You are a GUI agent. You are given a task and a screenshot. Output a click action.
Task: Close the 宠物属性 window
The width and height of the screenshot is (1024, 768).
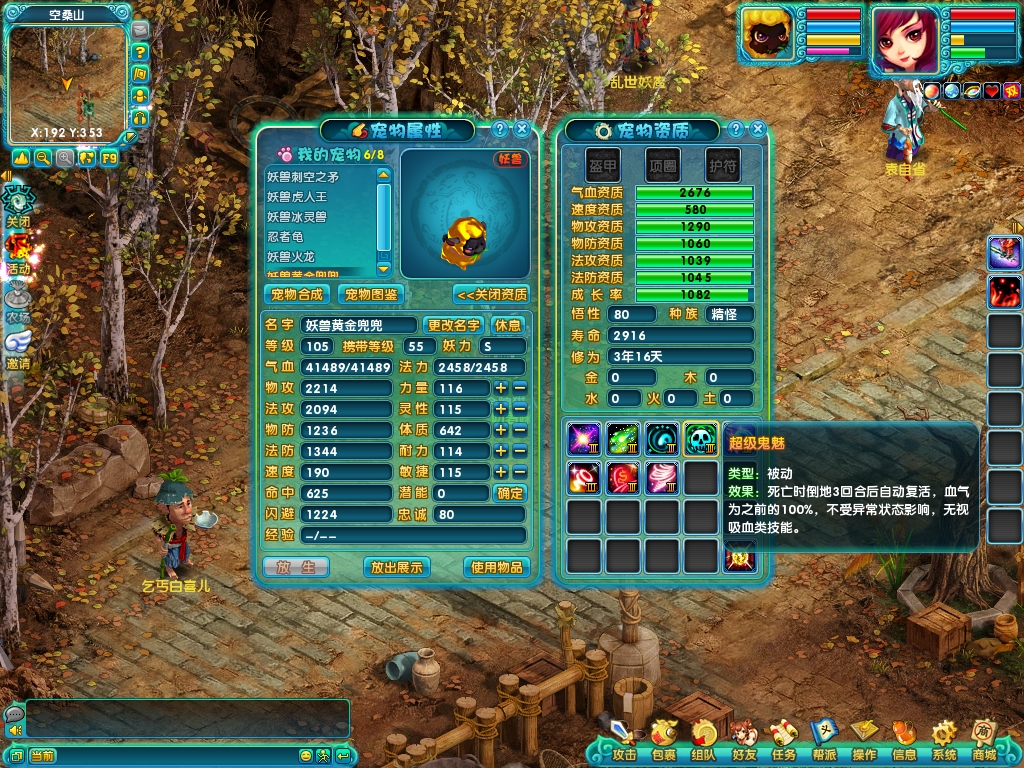[x=522, y=129]
